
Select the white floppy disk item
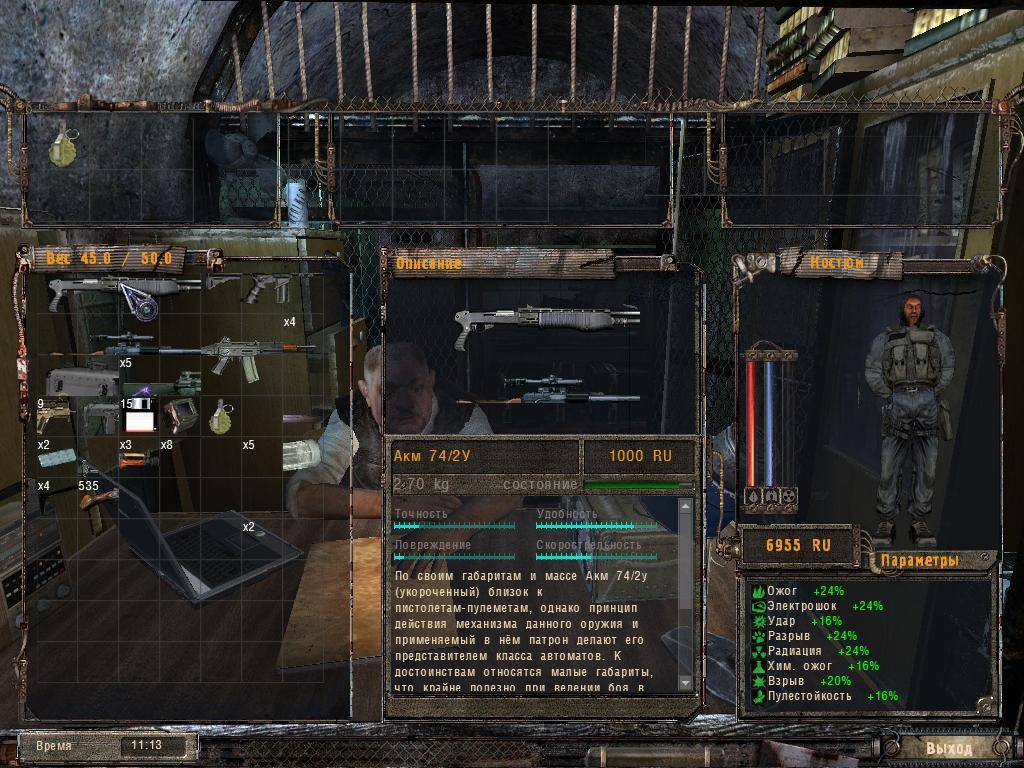(140, 416)
